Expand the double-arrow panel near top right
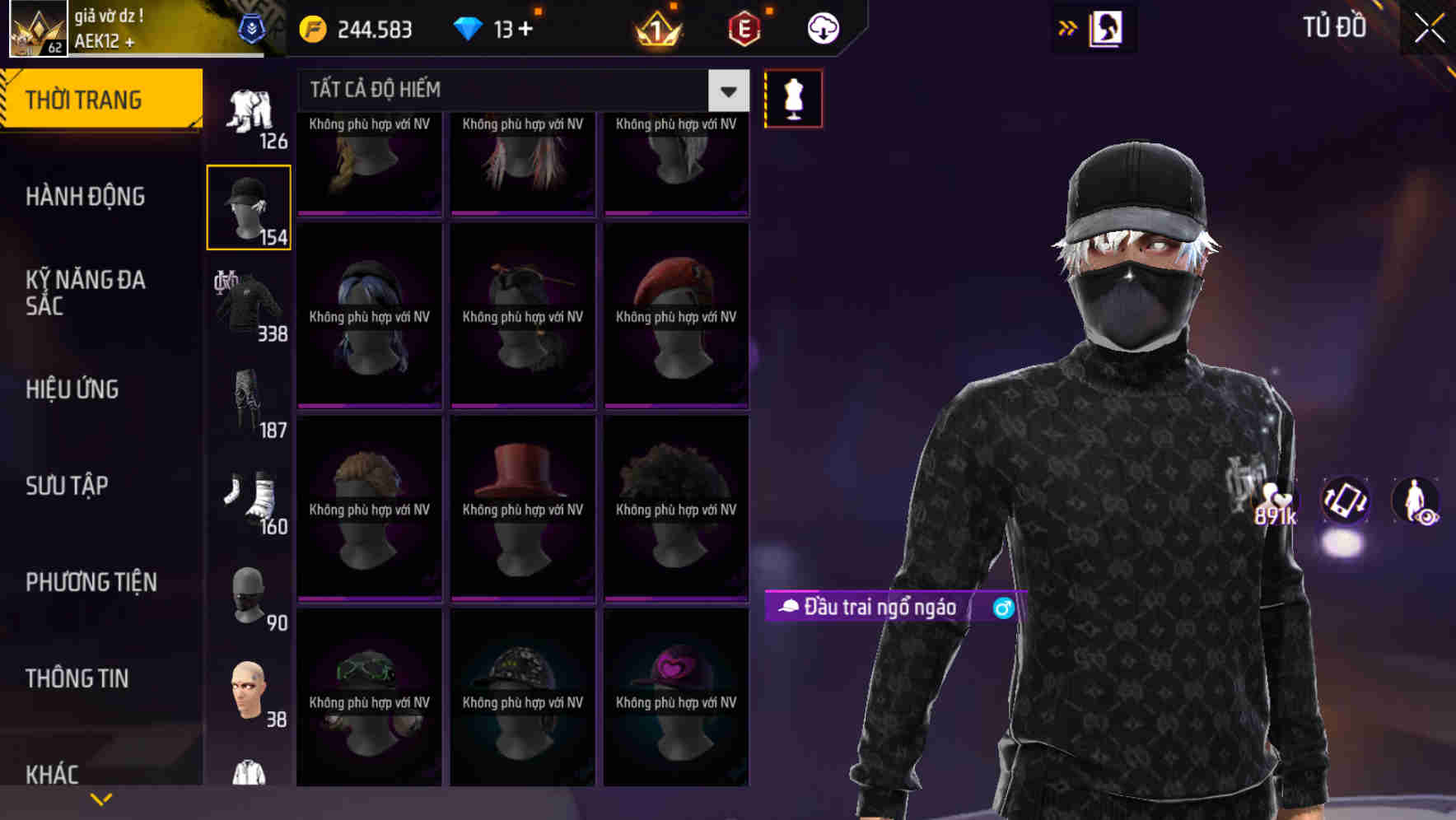This screenshot has height=820, width=1456. pos(1067,27)
